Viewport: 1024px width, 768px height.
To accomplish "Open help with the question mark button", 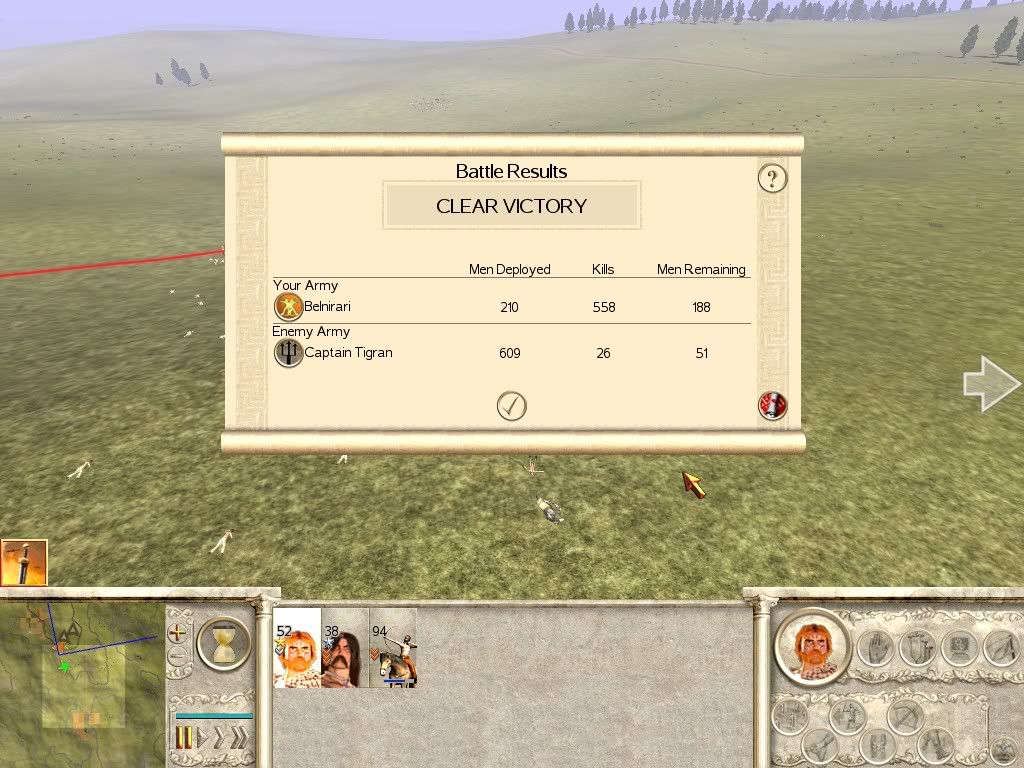I will (x=772, y=178).
